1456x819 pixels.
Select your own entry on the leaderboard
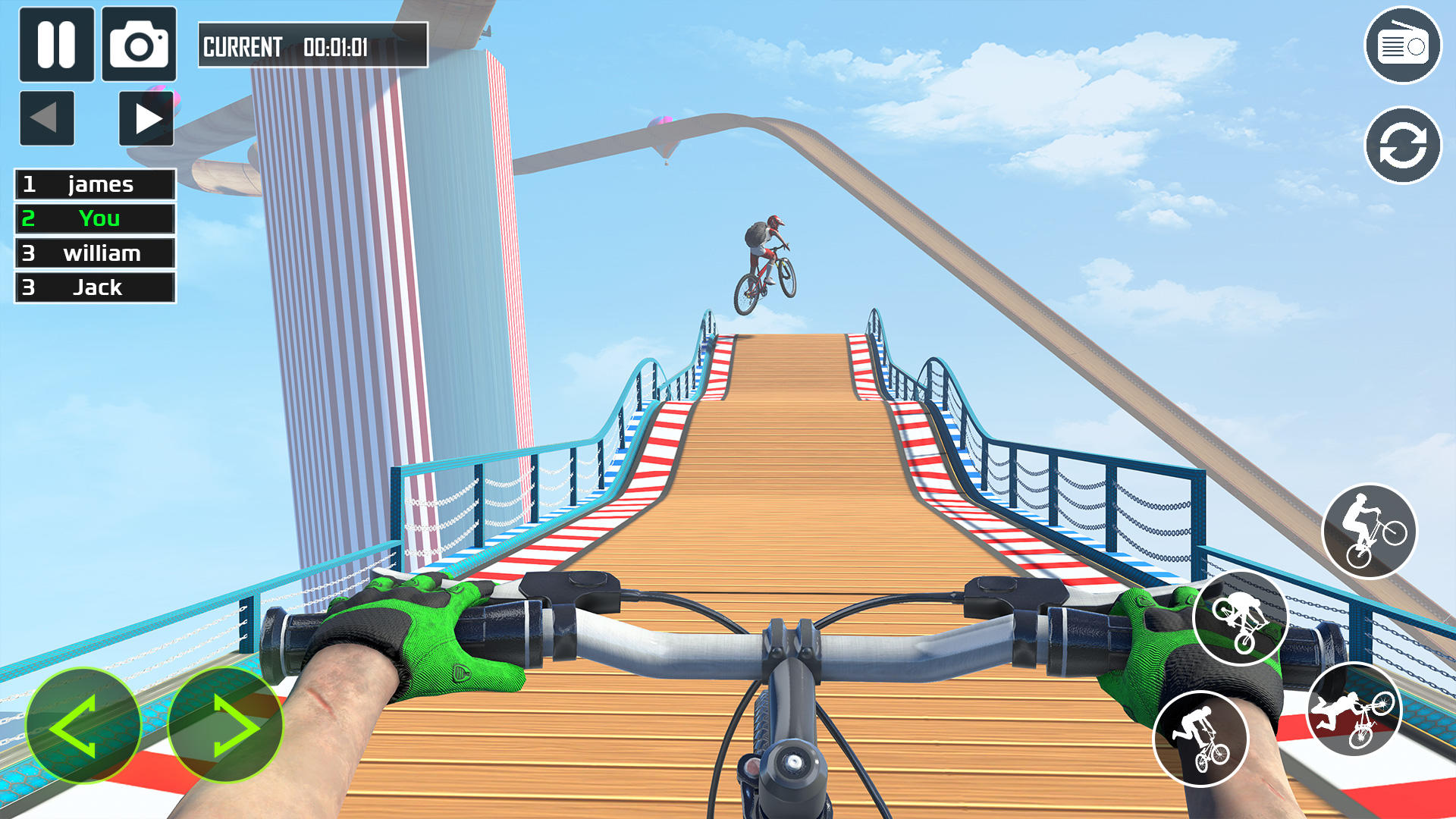94,218
